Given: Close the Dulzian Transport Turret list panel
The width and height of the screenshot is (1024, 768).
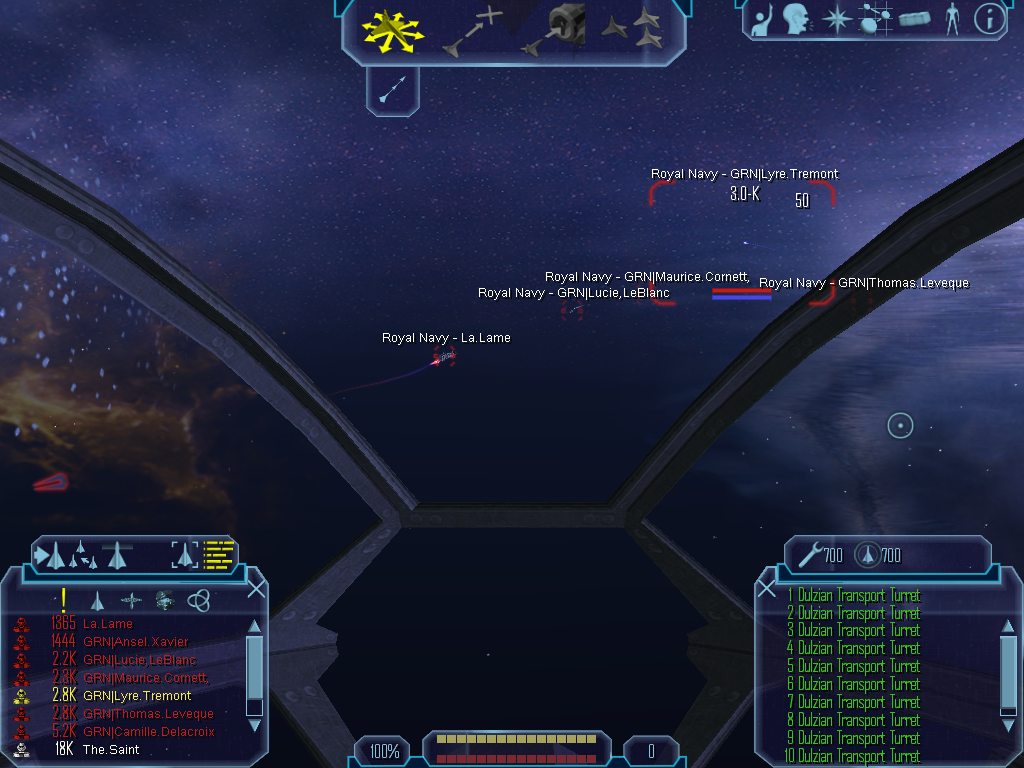Looking at the screenshot, I should tap(767, 589).
